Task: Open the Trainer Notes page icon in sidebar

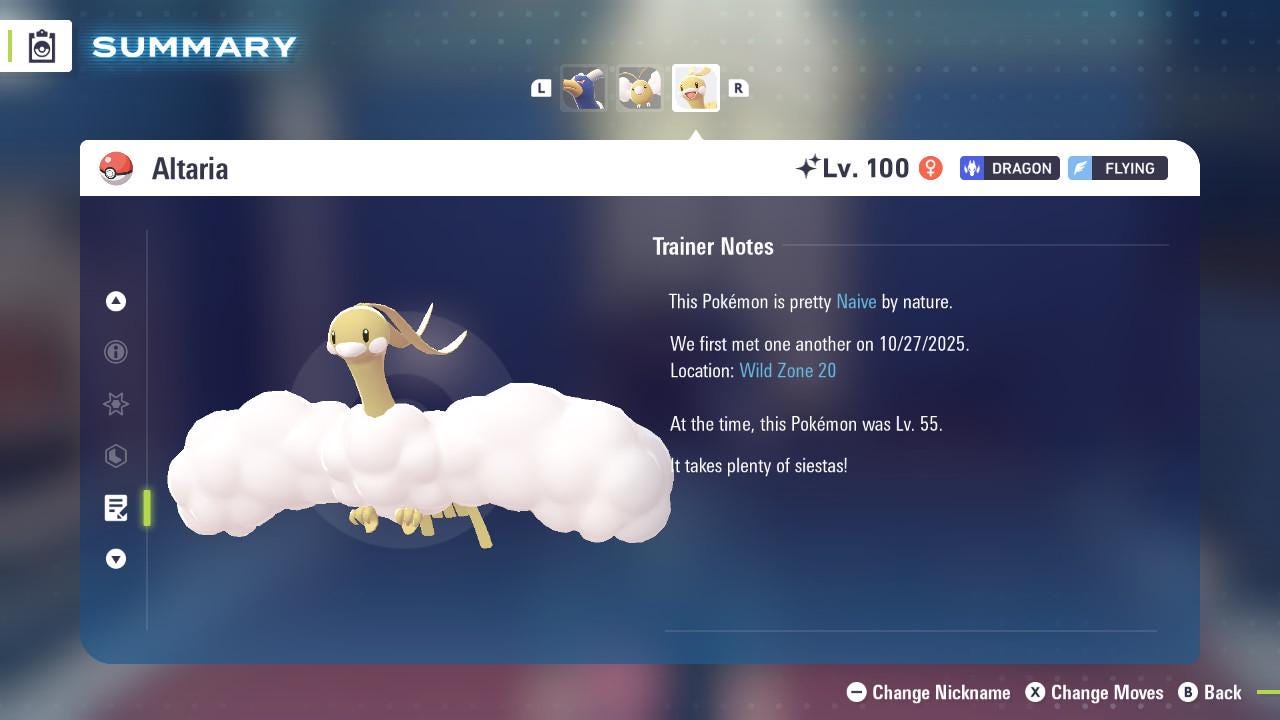Action: tap(116, 508)
